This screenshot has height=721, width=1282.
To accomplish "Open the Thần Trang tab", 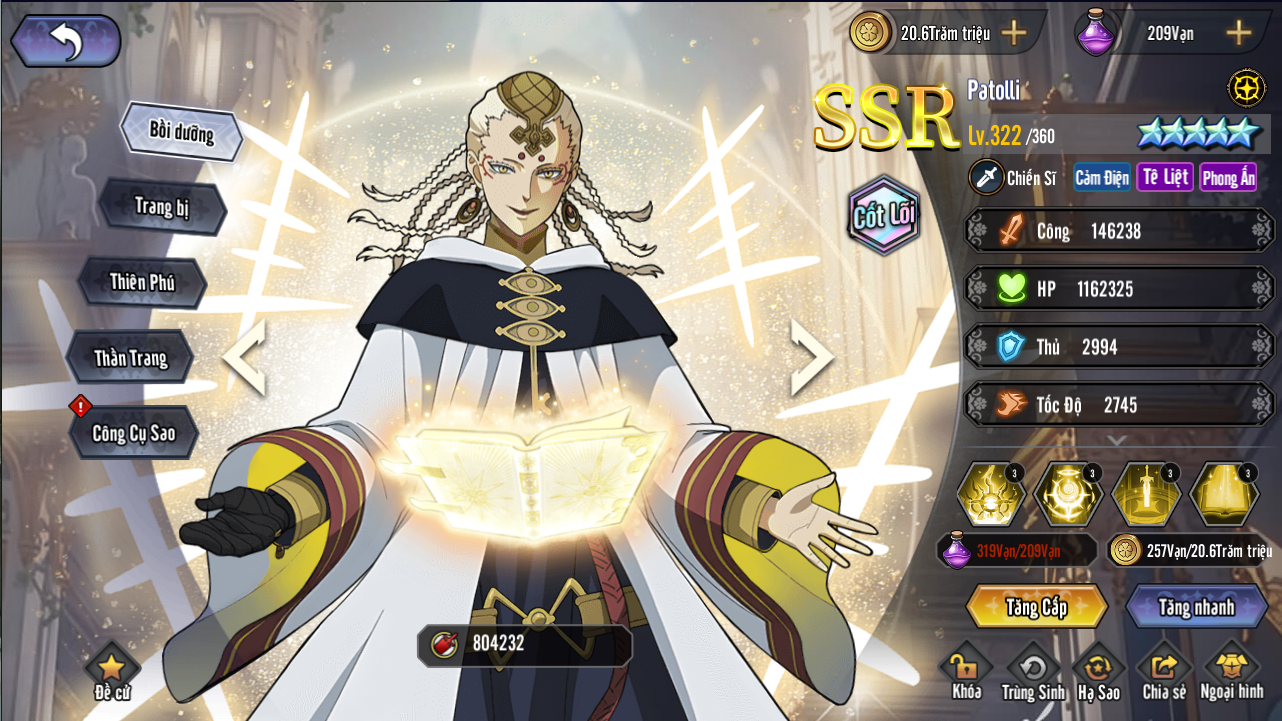I will 130,358.
